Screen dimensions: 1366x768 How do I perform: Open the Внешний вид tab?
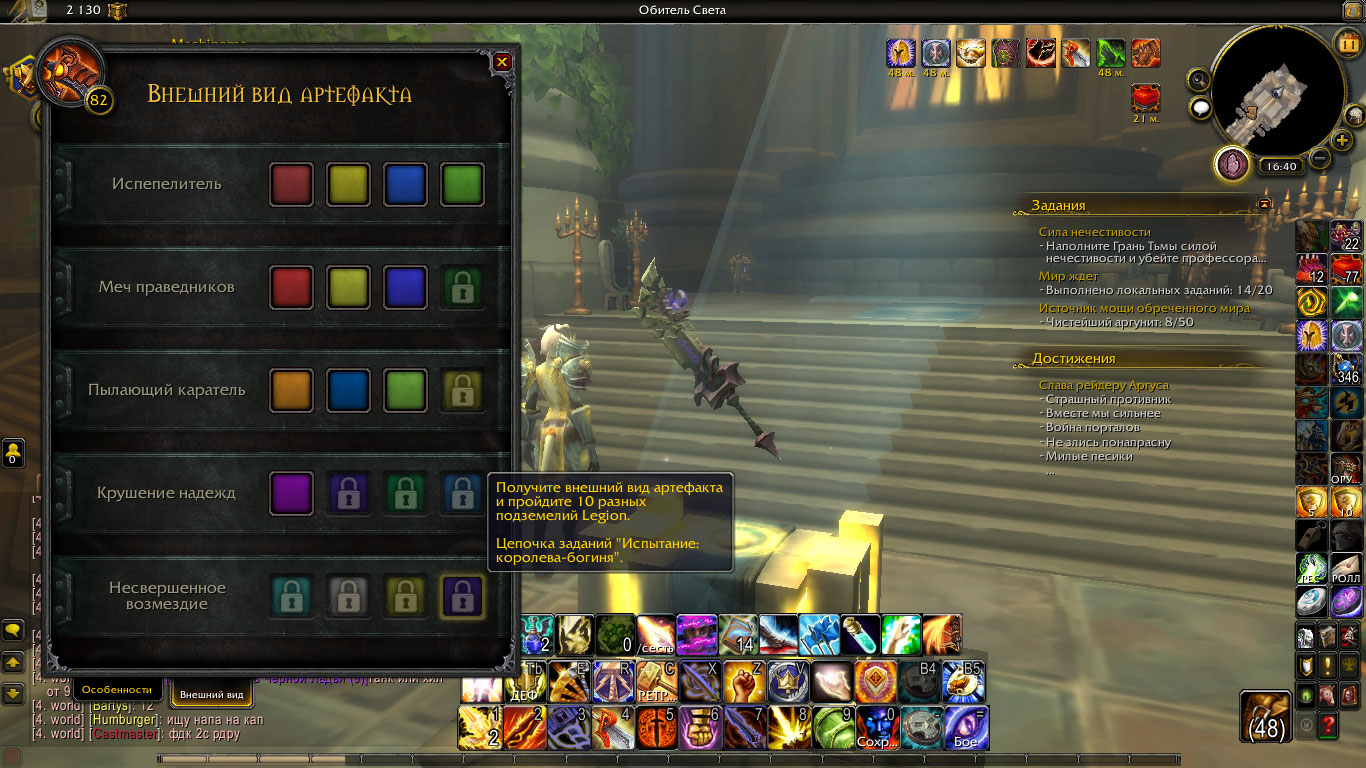click(x=212, y=694)
